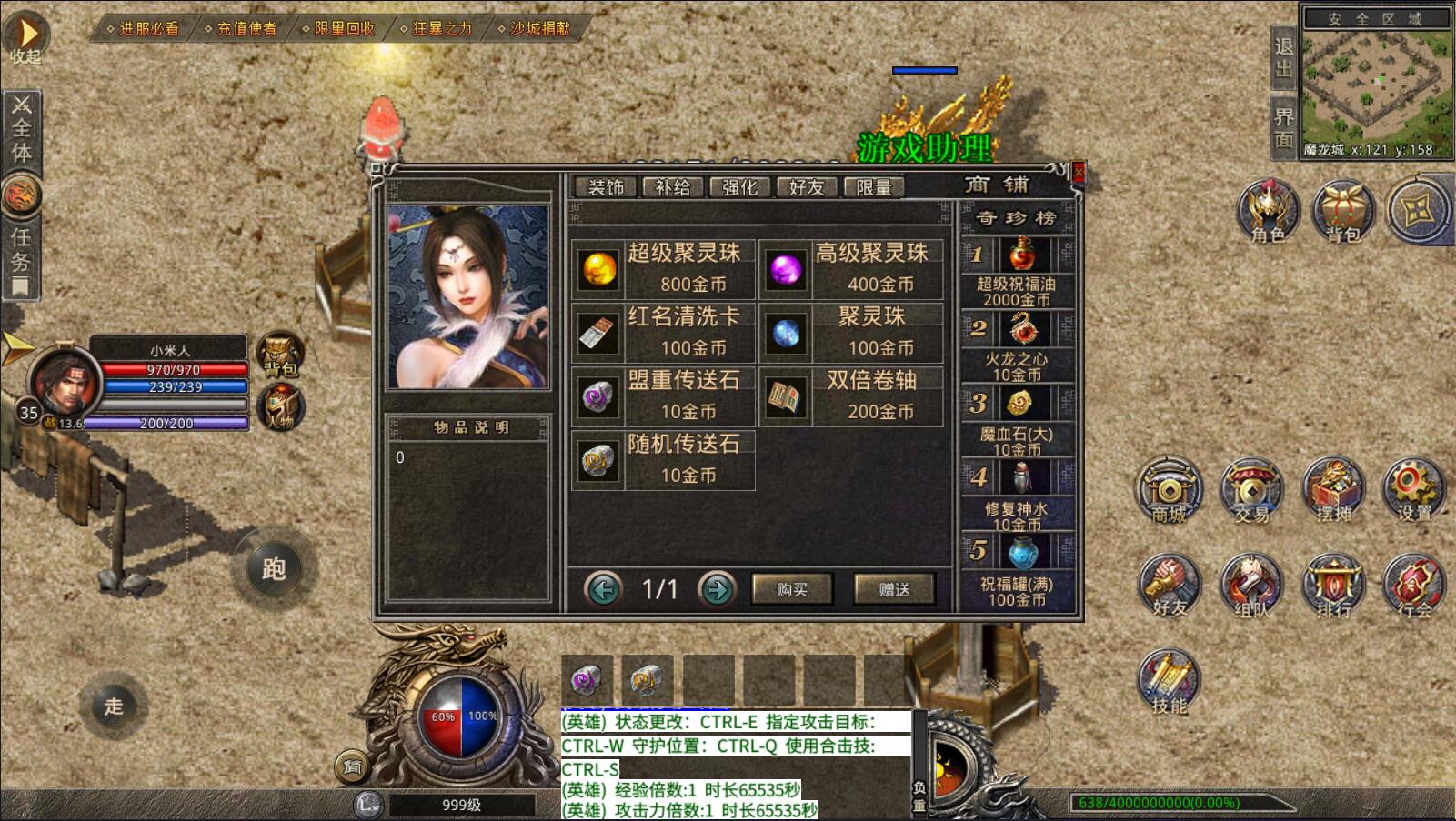Pick the 红名清洗卡 item
This screenshot has height=821, width=1456.
click(664, 333)
